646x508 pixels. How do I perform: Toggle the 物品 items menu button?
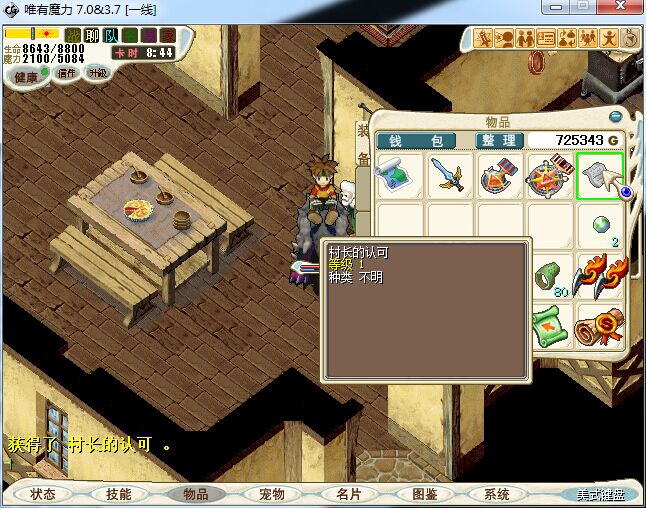(195, 494)
